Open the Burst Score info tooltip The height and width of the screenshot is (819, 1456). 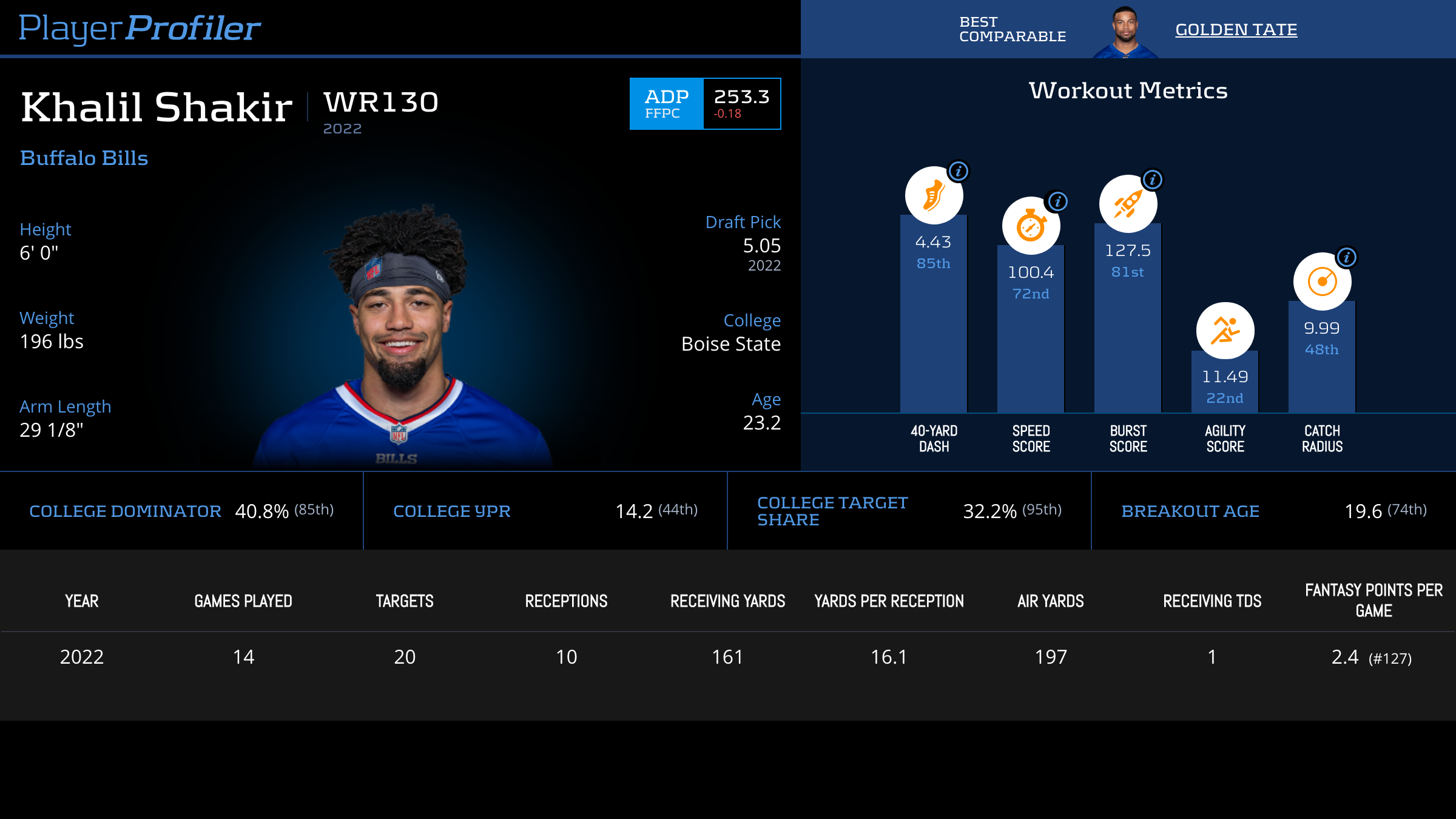(x=1153, y=179)
